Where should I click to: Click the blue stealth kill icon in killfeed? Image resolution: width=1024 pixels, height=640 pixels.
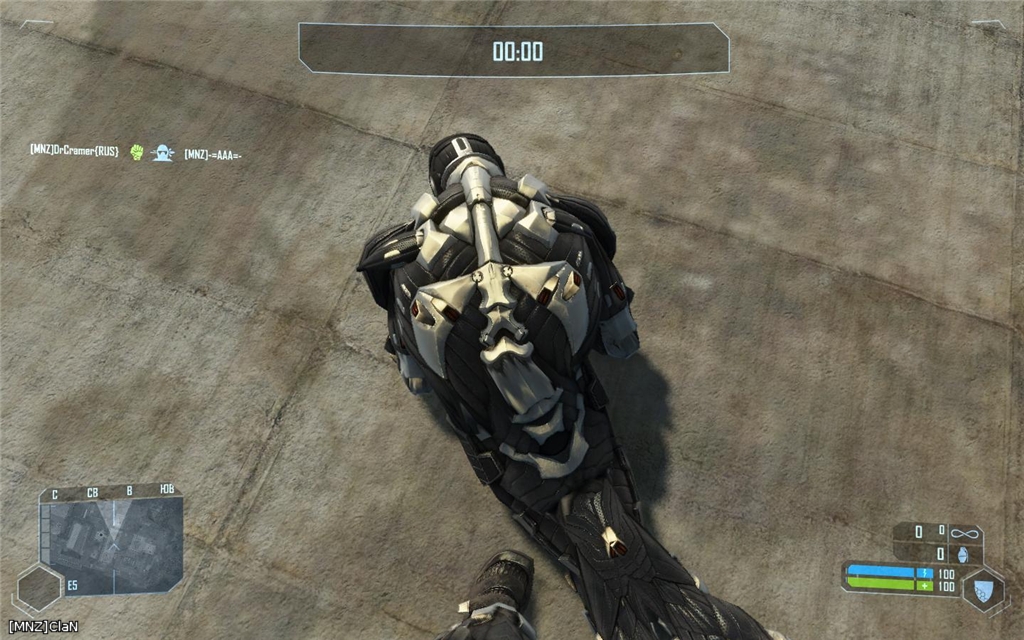(162, 153)
